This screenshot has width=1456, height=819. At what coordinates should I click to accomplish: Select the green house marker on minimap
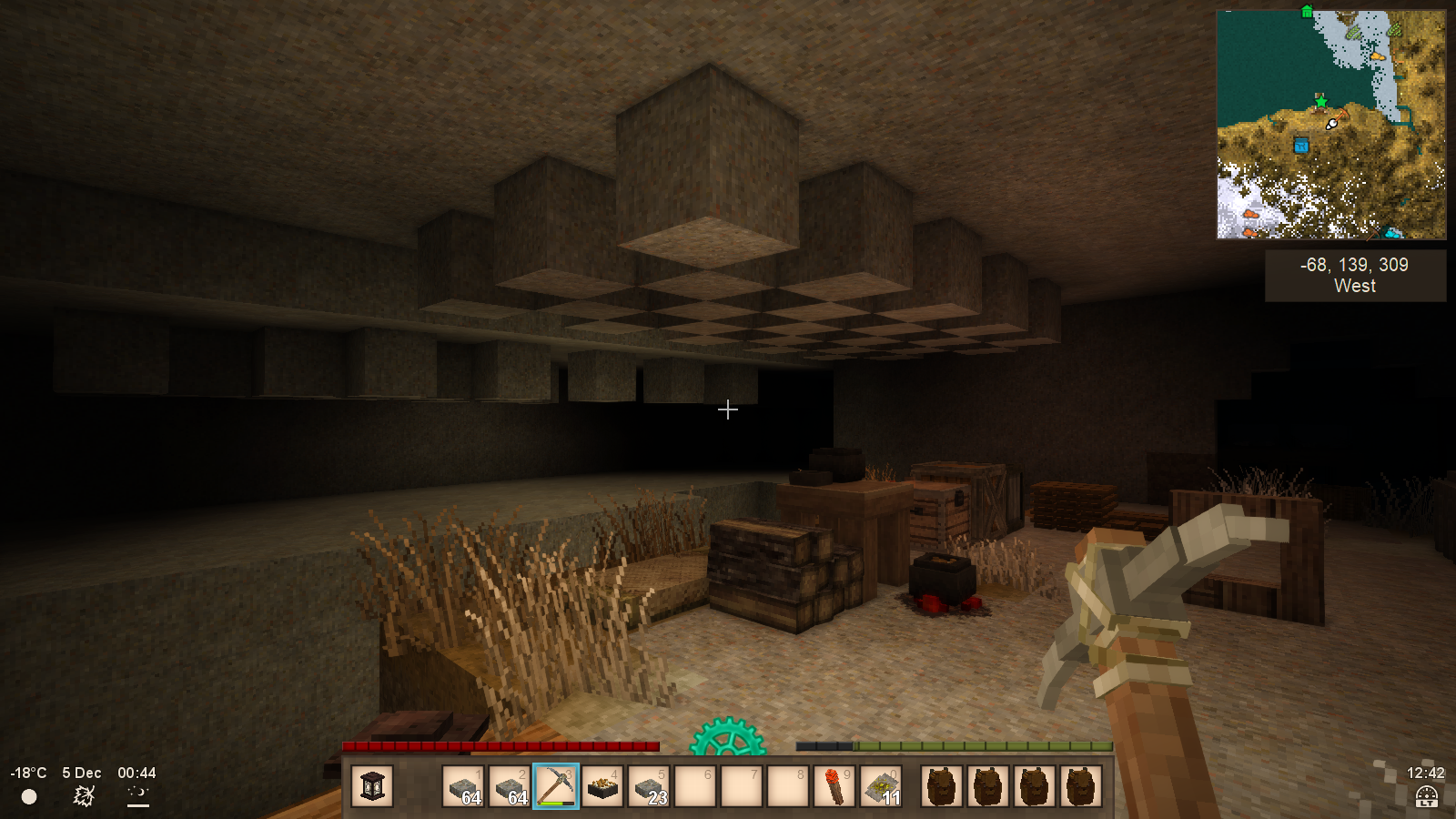pyautogui.click(x=1307, y=12)
